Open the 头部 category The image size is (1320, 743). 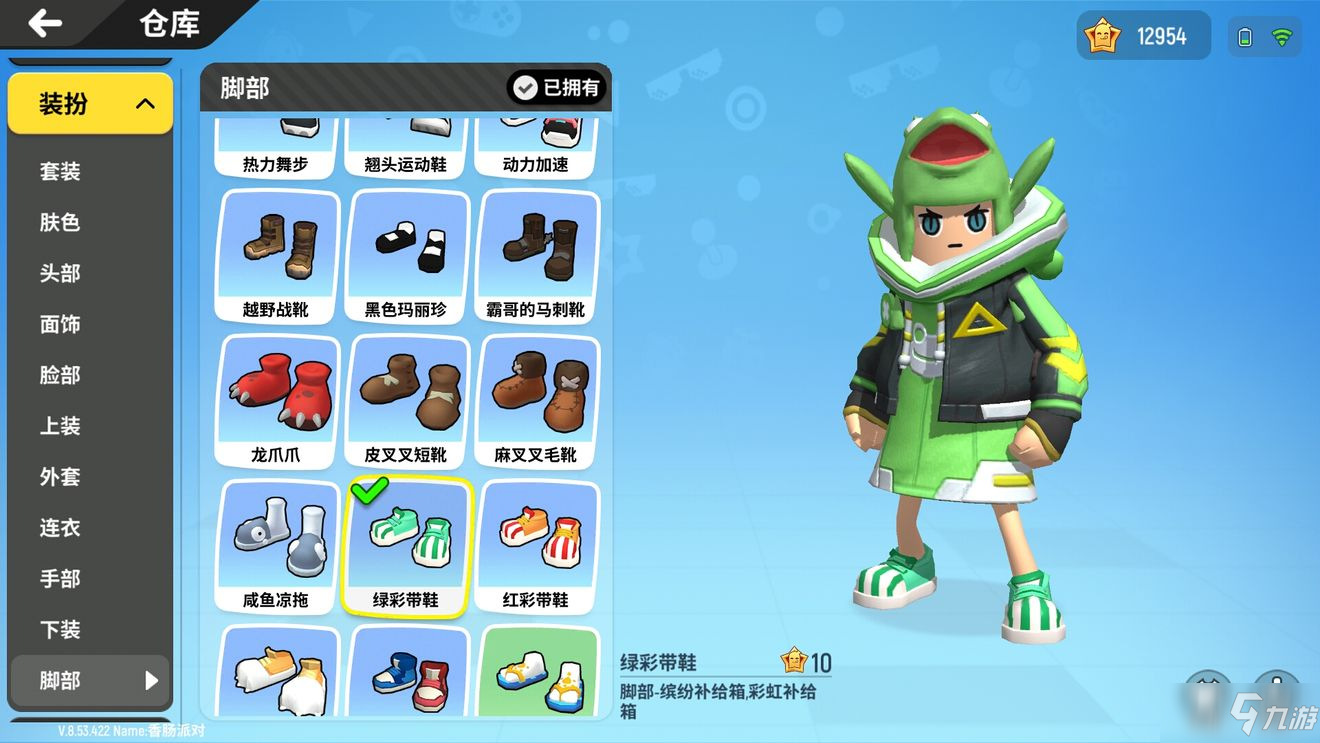pos(58,273)
